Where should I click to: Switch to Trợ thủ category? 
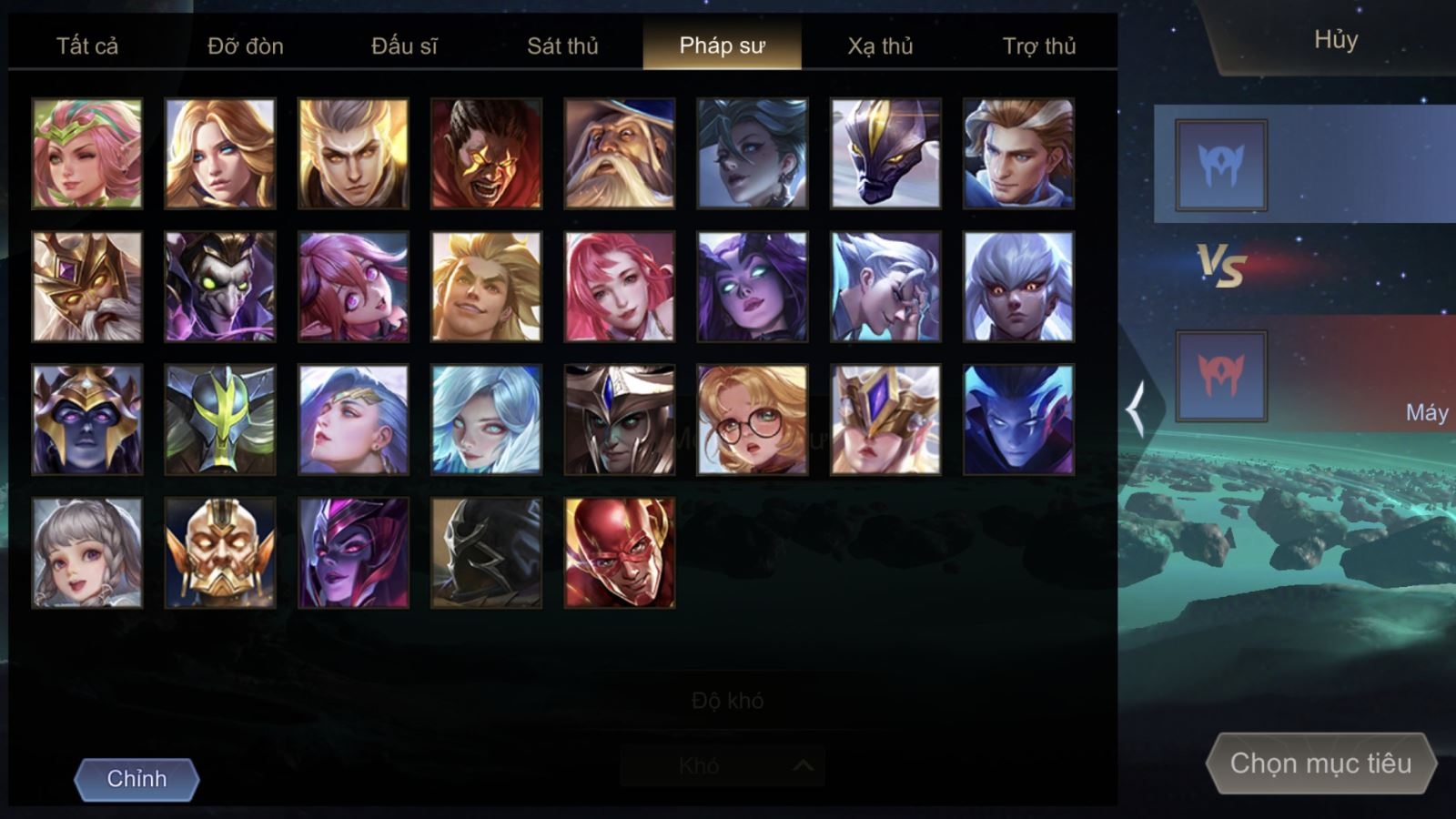pyautogui.click(x=1038, y=45)
